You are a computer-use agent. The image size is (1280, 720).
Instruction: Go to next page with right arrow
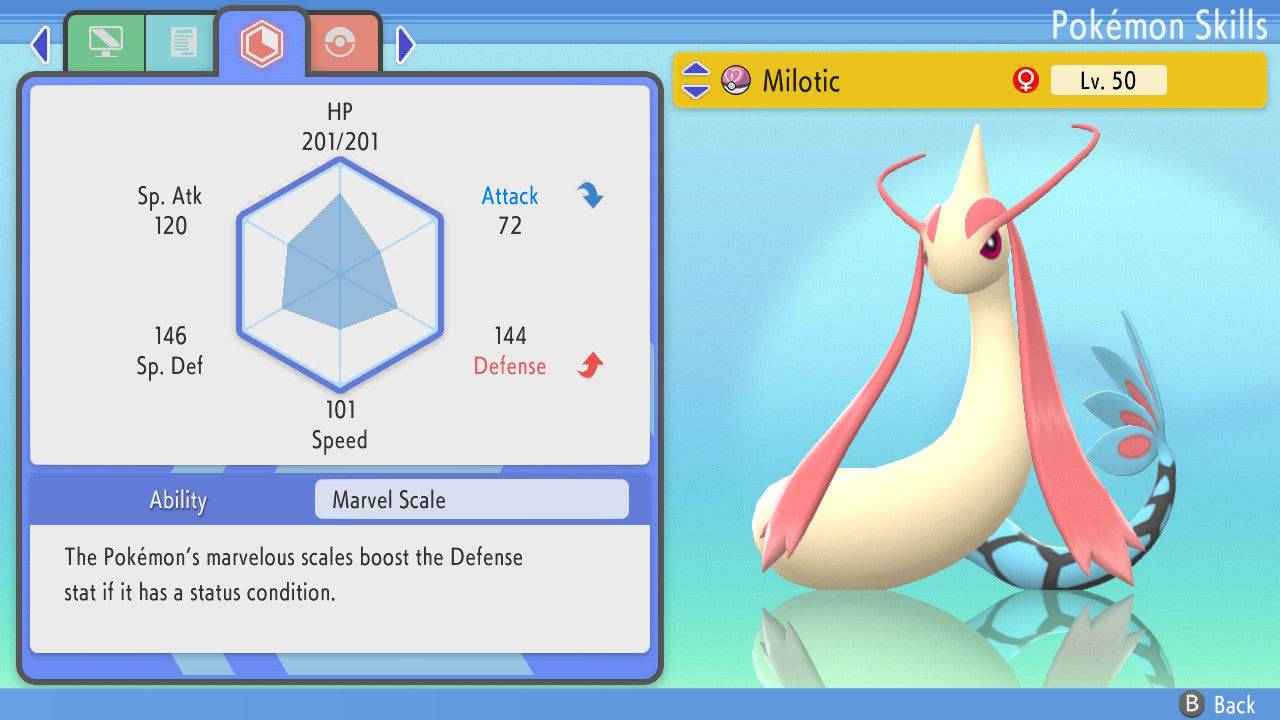(405, 44)
